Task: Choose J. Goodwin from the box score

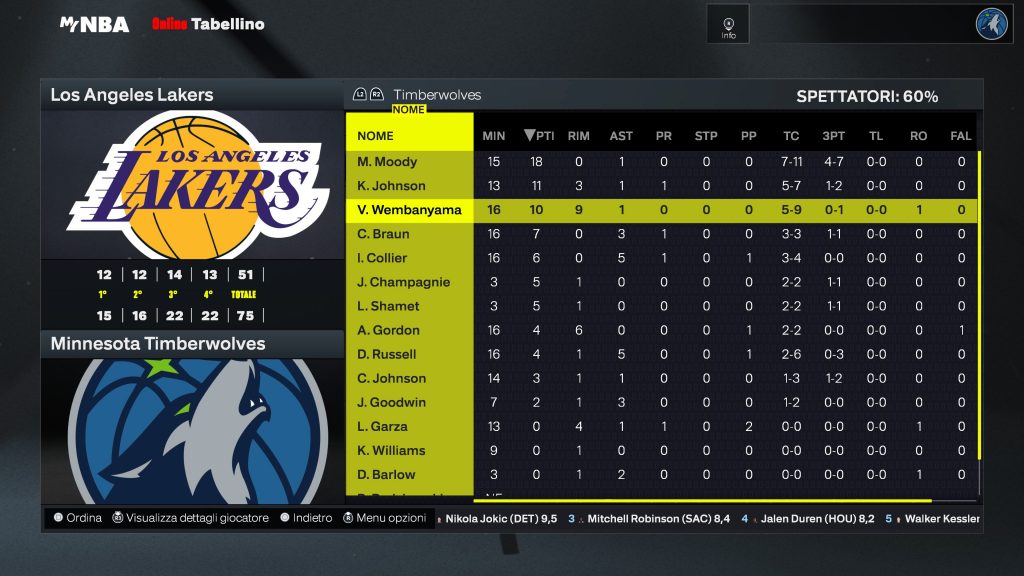Action: click(392, 402)
